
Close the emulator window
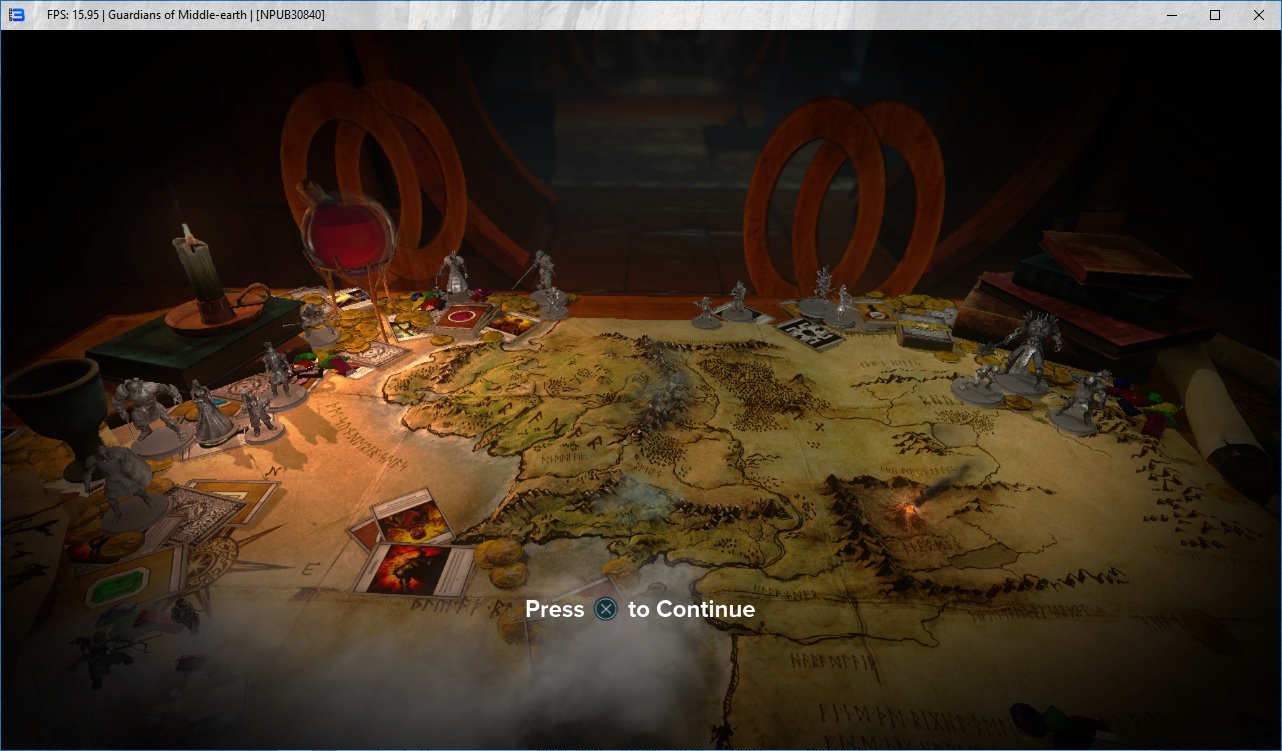click(1258, 15)
